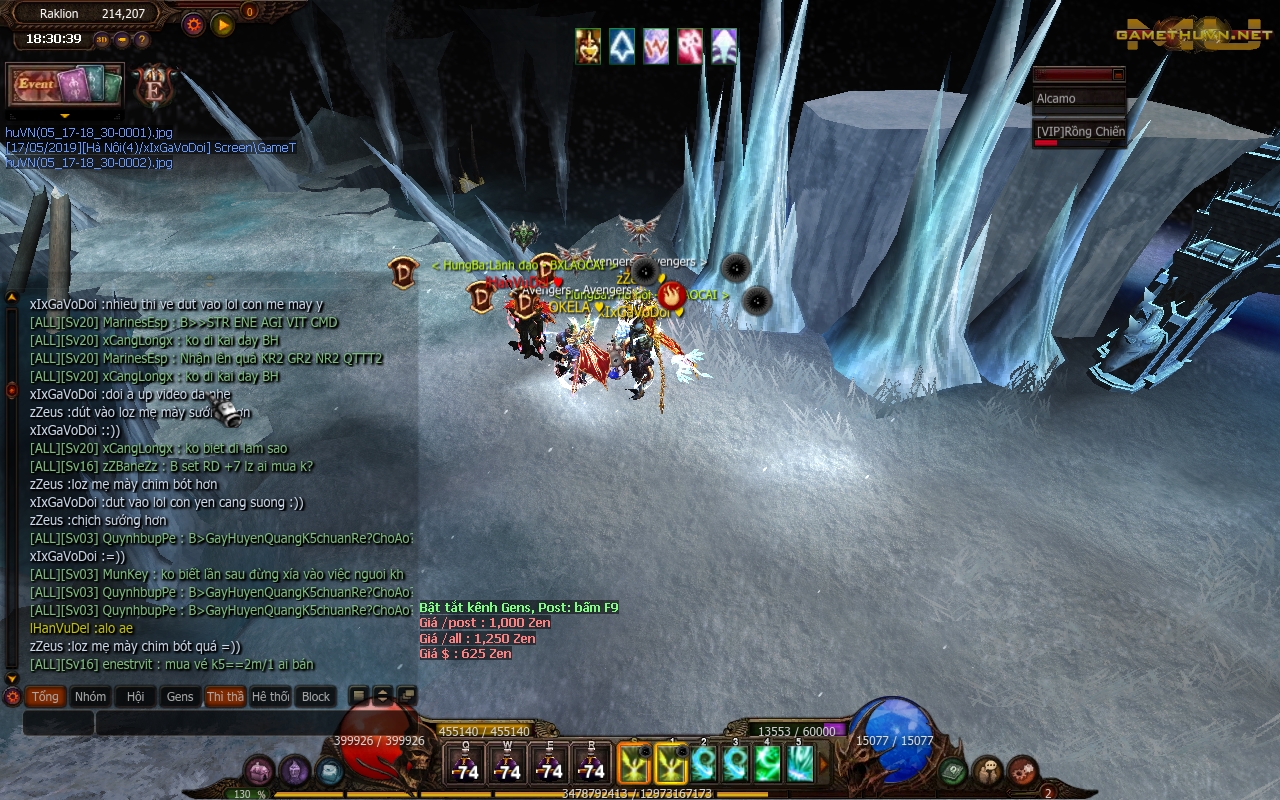Expand the skill bar with the orange arrow
This screenshot has width=1280, height=800.
(825, 765)
